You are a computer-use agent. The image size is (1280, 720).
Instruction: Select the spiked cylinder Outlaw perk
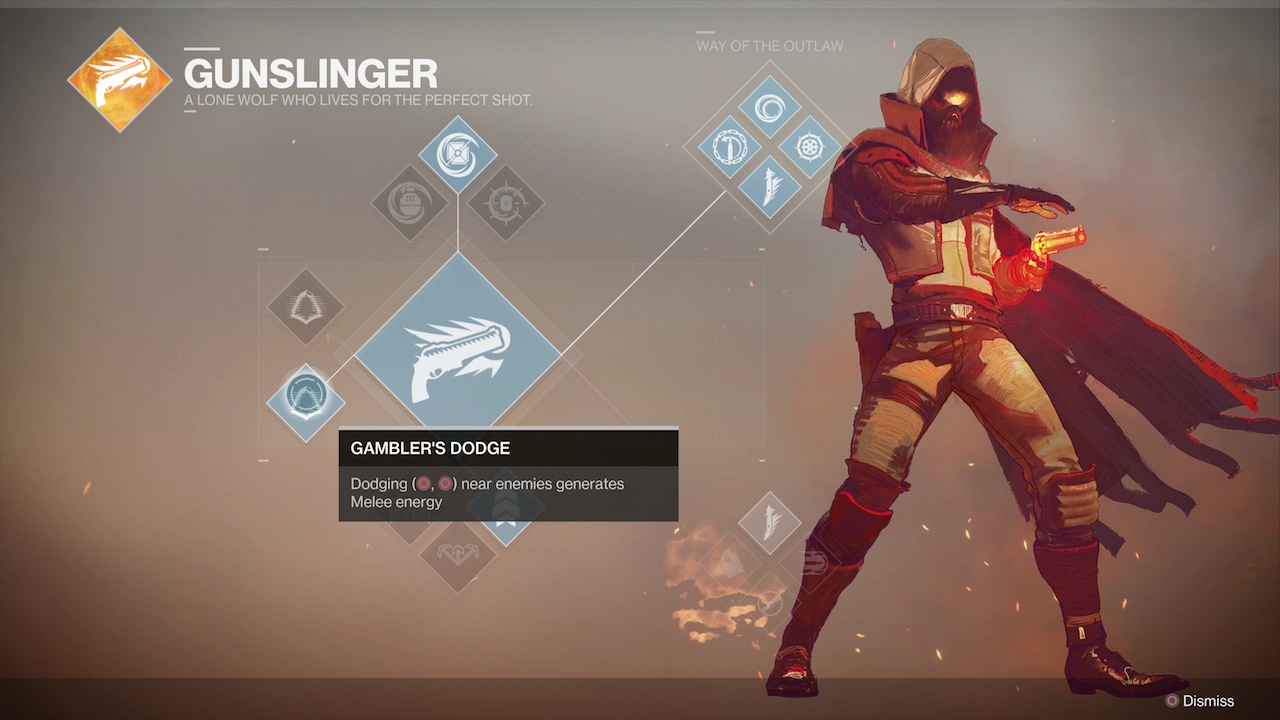[808, 147]
